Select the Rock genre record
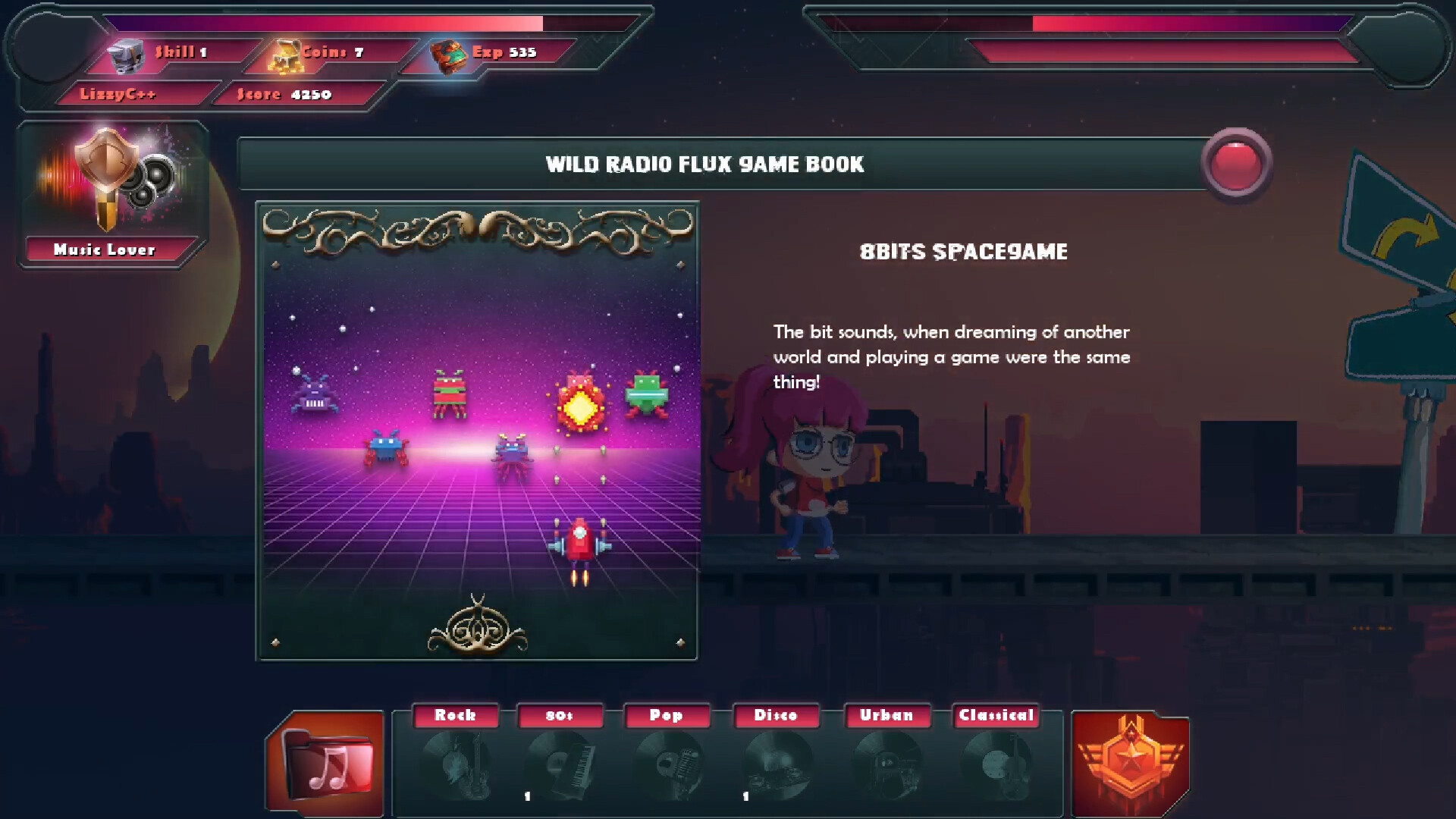This screenshot has width=1456, height=819. [x=456, y=763]
